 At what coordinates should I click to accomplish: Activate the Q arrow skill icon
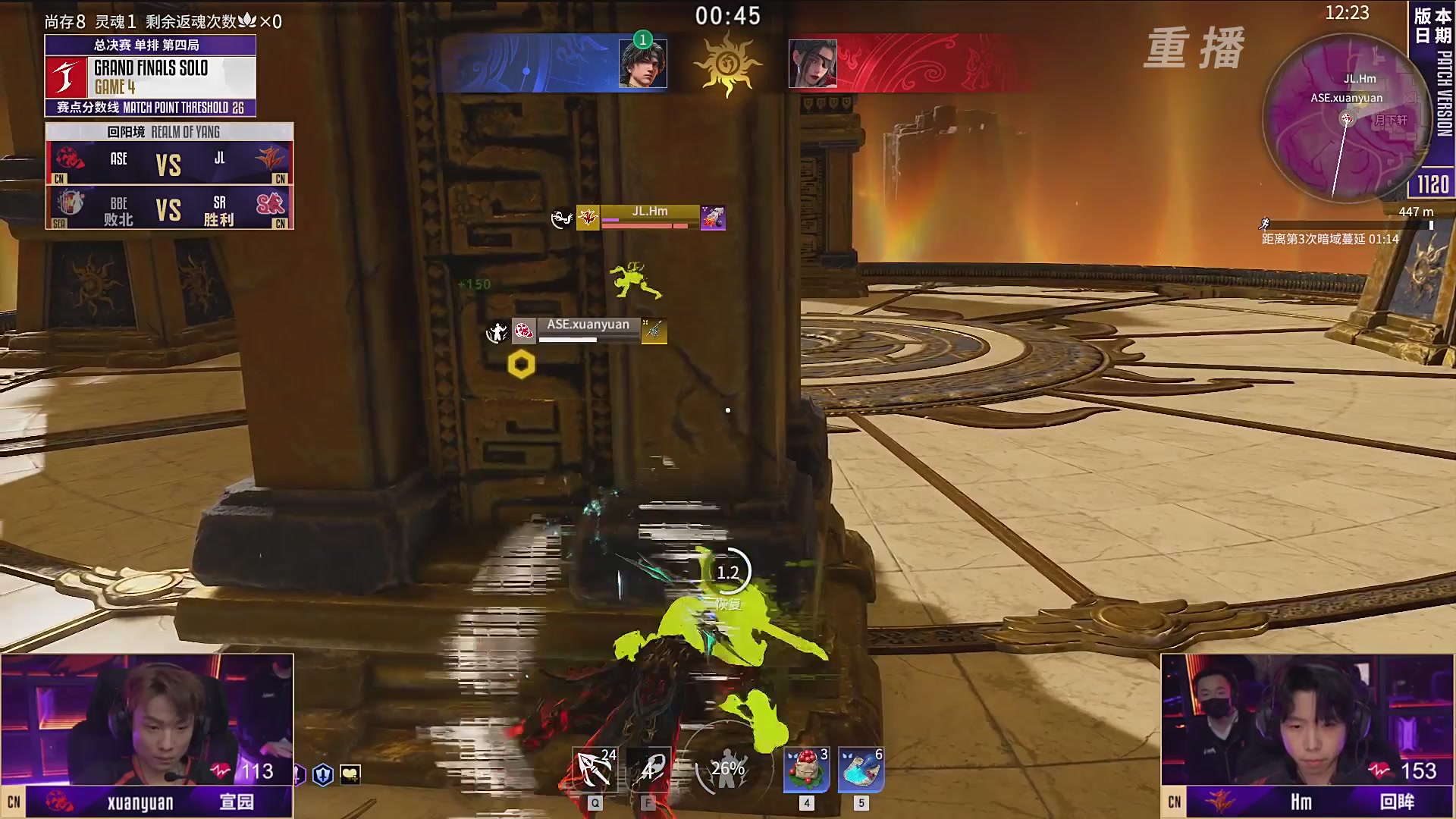tap(595, 770)
